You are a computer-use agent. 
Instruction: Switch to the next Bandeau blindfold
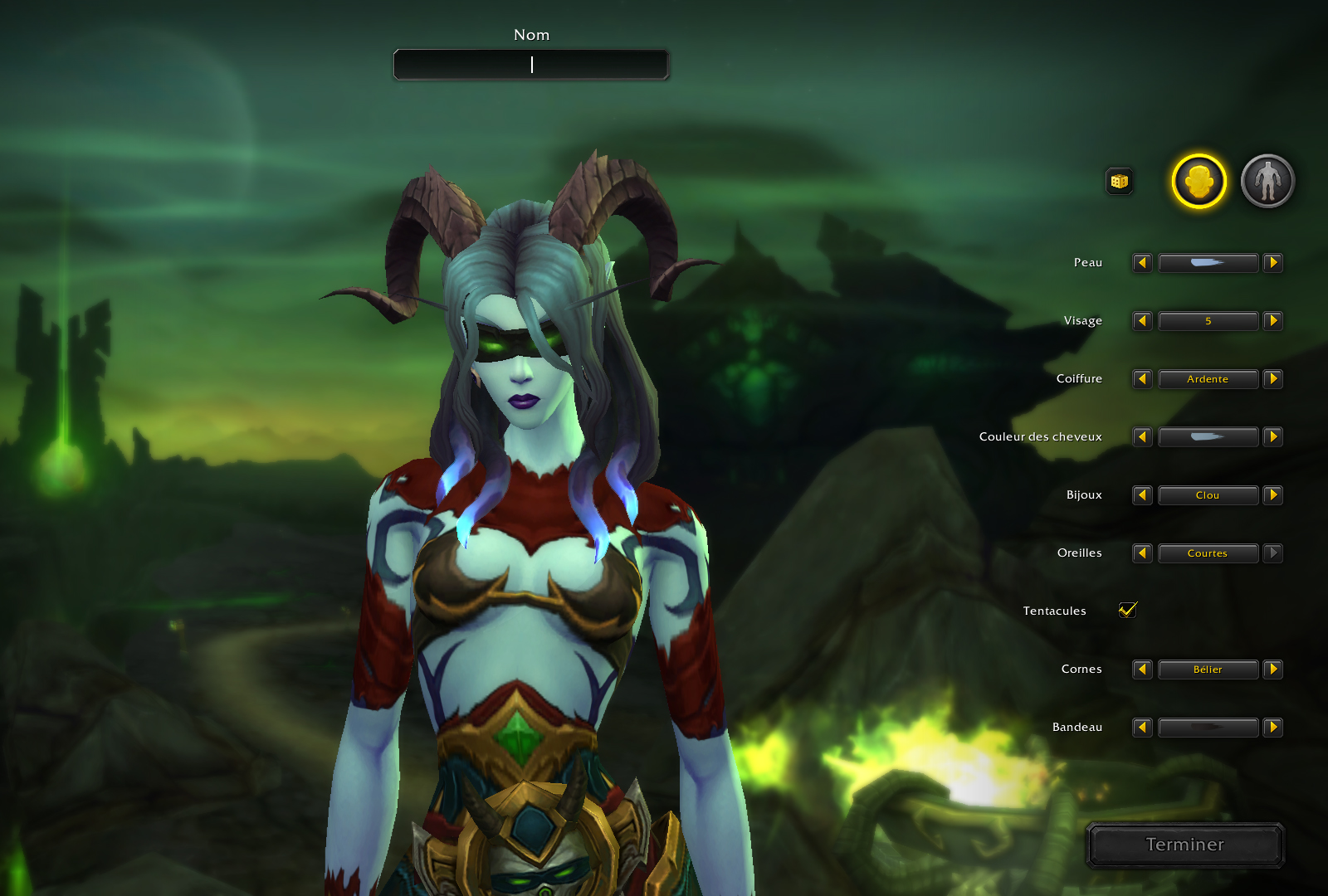(x=1273, y=728)
